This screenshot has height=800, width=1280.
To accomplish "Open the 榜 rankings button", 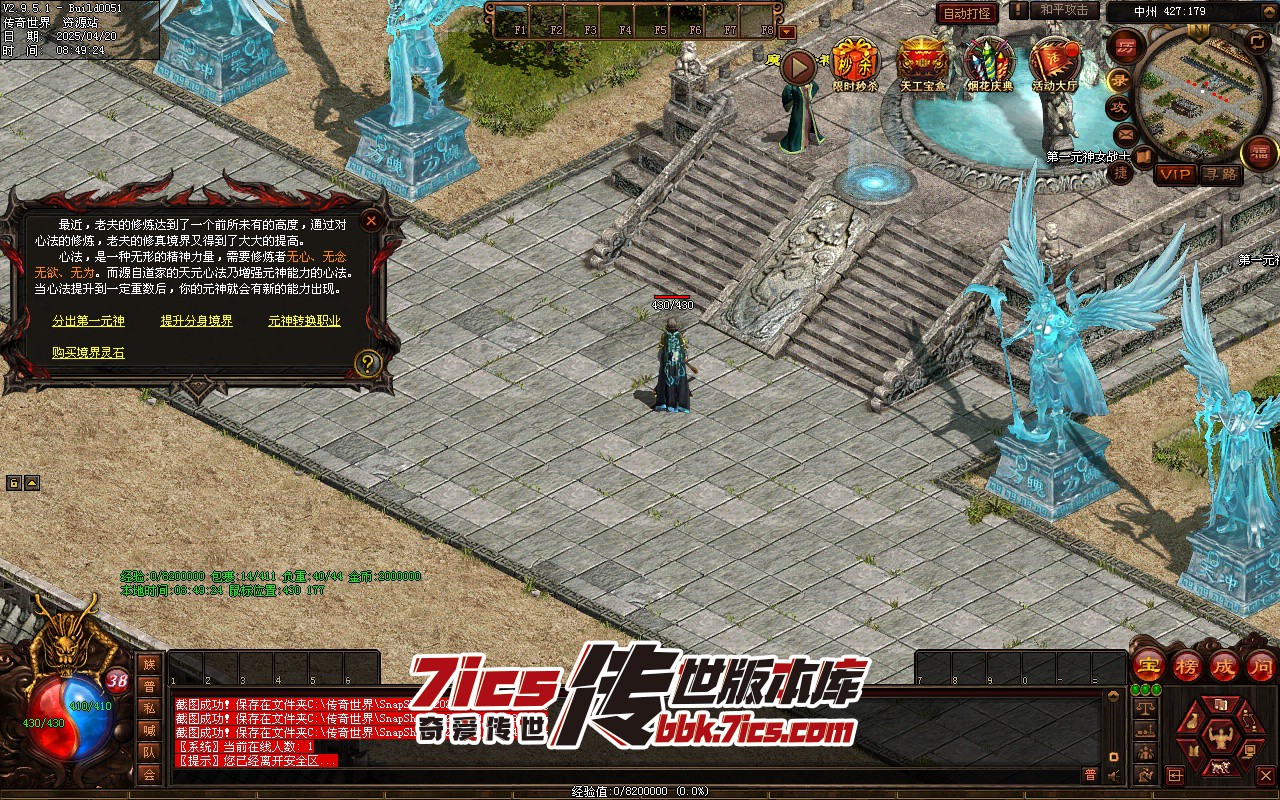I will [1187, 665].
